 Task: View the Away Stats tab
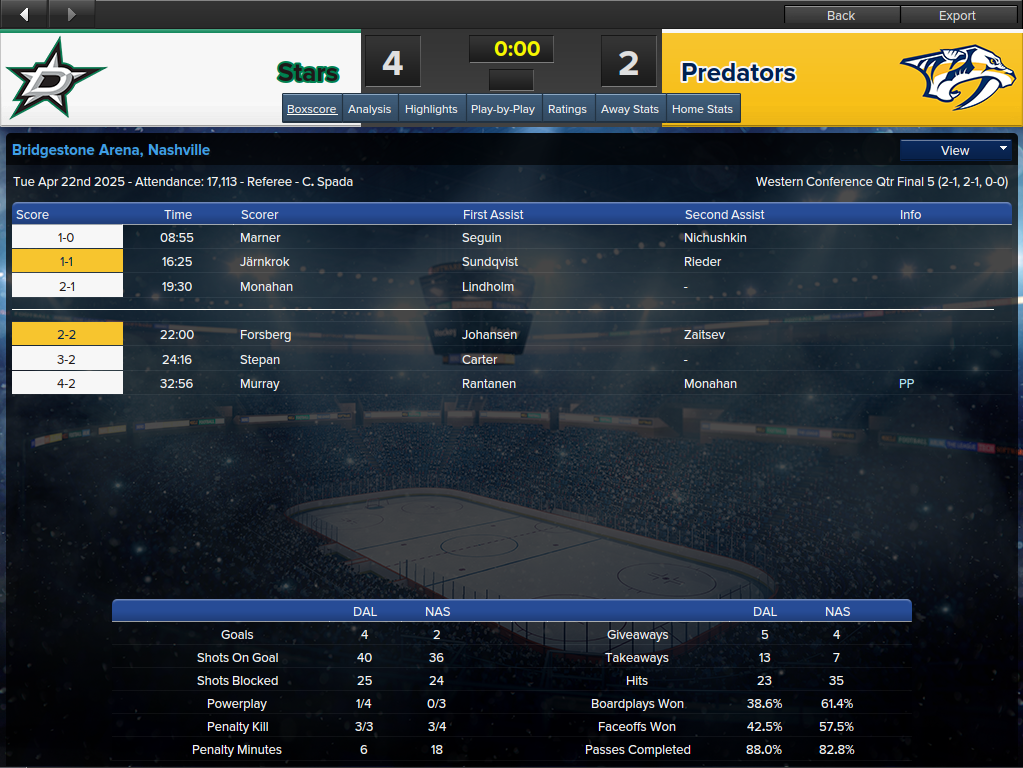pyautogui.click(x=630, y=109)
